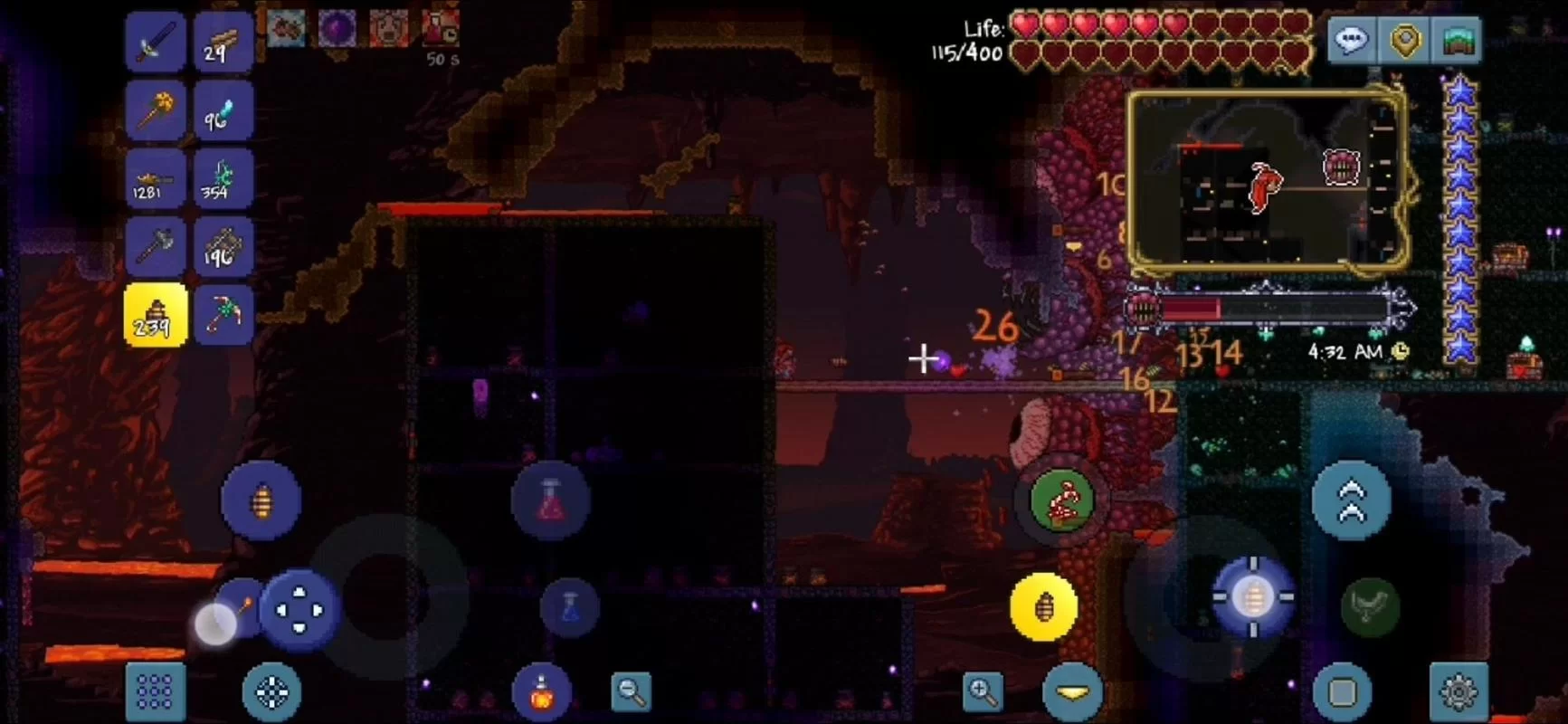Image resolution: width=1568 pixels, height=724 pixels.
Task: Zoom out with the minus magnifier
Action: click(x=631, y=692)
